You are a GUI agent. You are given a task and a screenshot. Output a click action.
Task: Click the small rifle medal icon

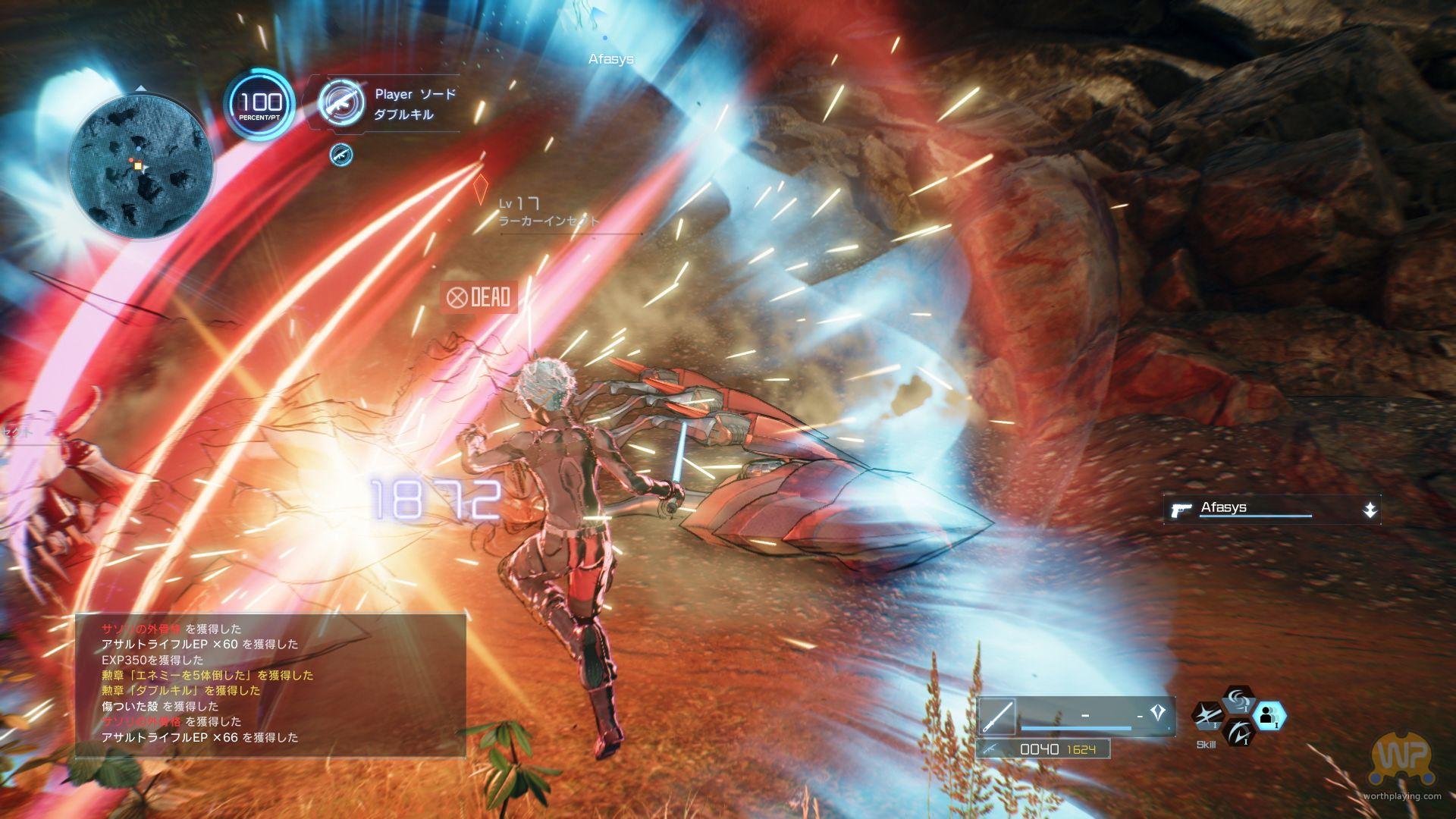(x=341, y=155)
